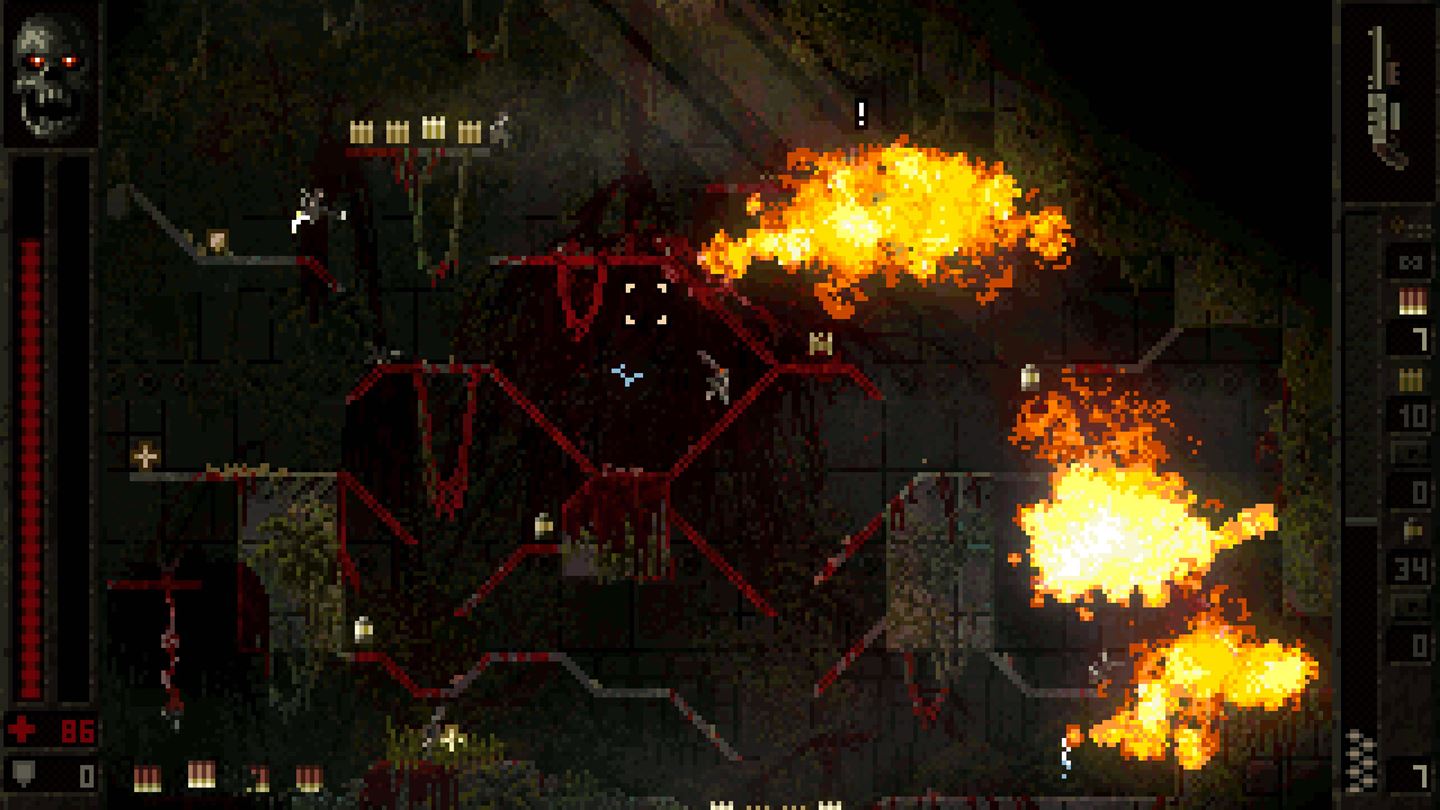Click the health value 86

78,729
